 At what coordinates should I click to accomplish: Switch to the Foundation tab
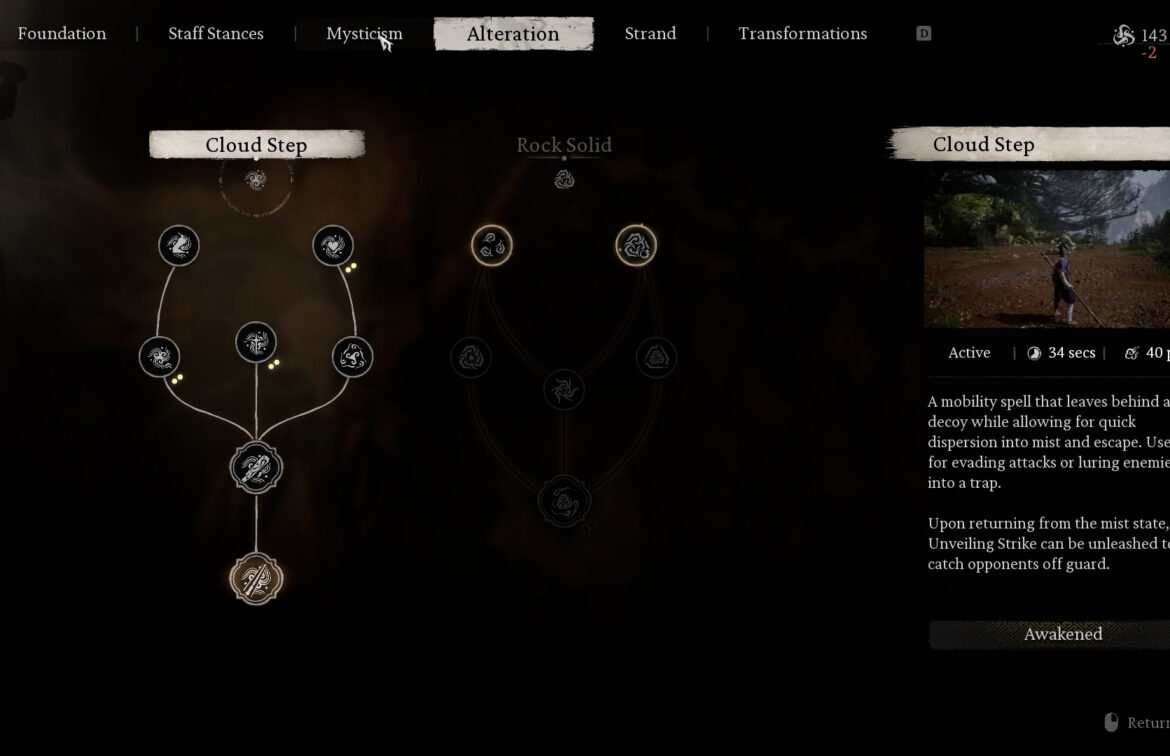pos(62,33)
